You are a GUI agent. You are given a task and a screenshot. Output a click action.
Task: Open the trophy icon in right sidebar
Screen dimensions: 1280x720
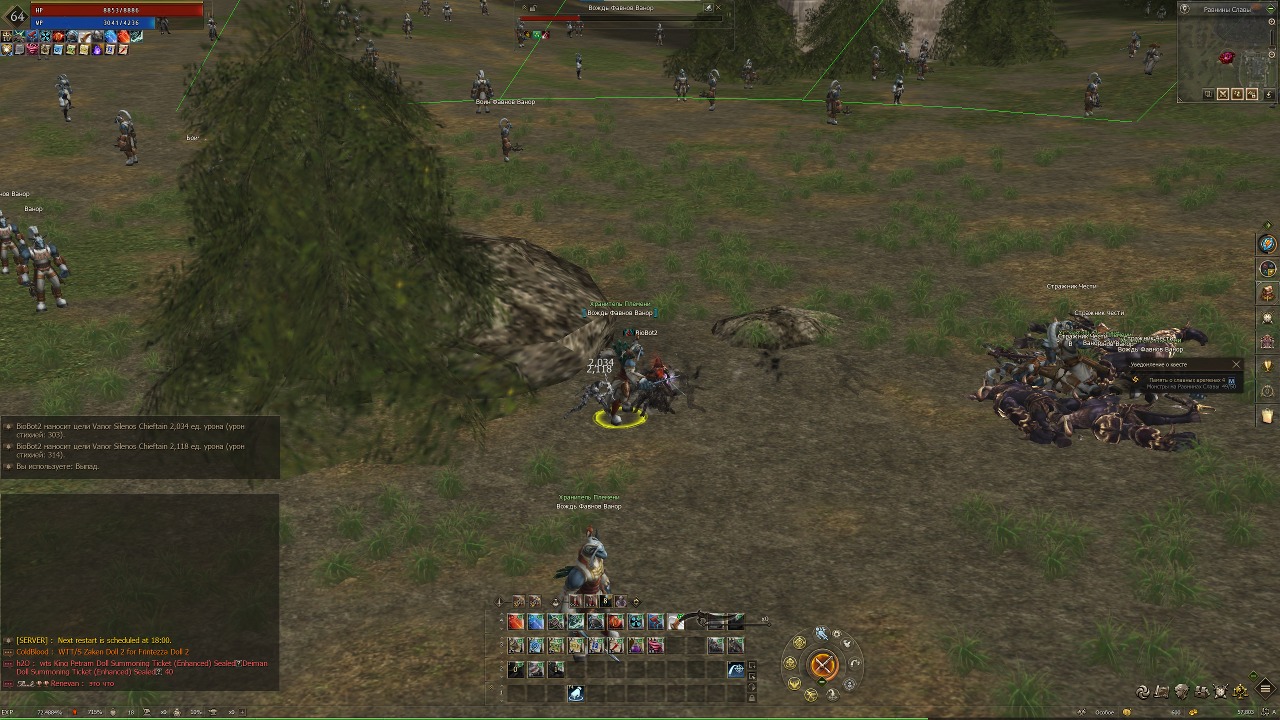[1268, 366]
